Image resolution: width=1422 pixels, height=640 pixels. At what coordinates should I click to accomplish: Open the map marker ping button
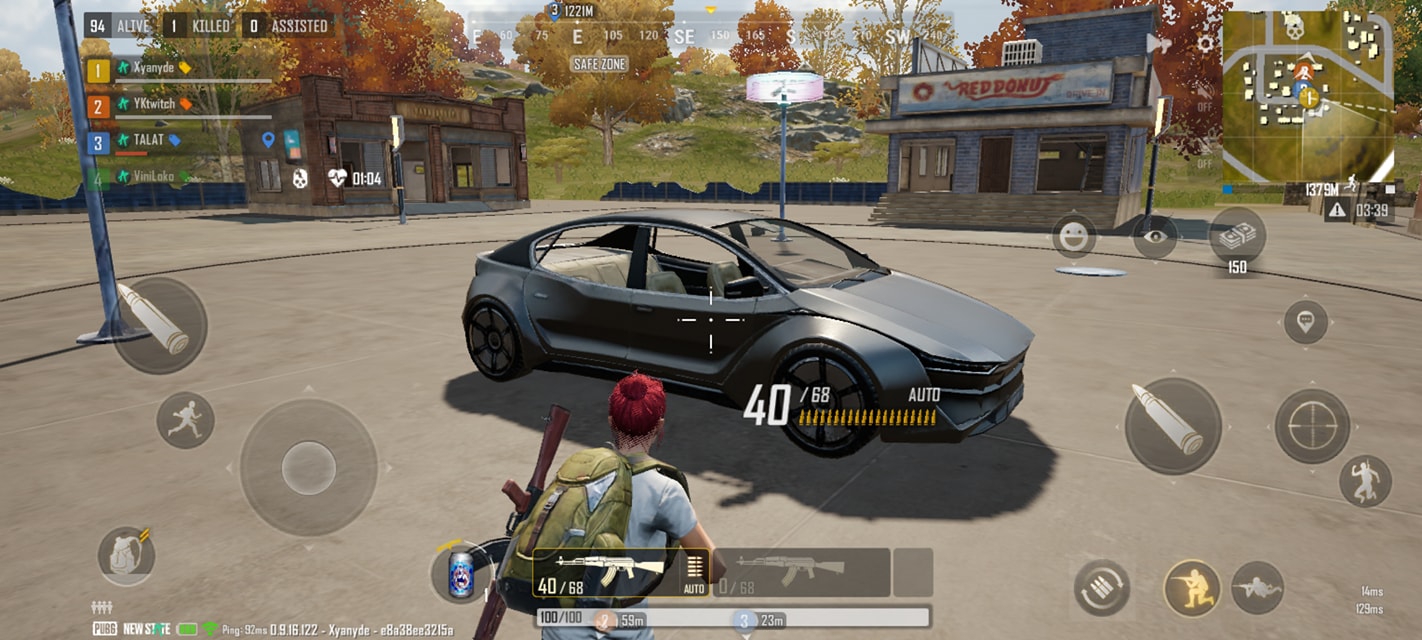(x=1305, y=322)
